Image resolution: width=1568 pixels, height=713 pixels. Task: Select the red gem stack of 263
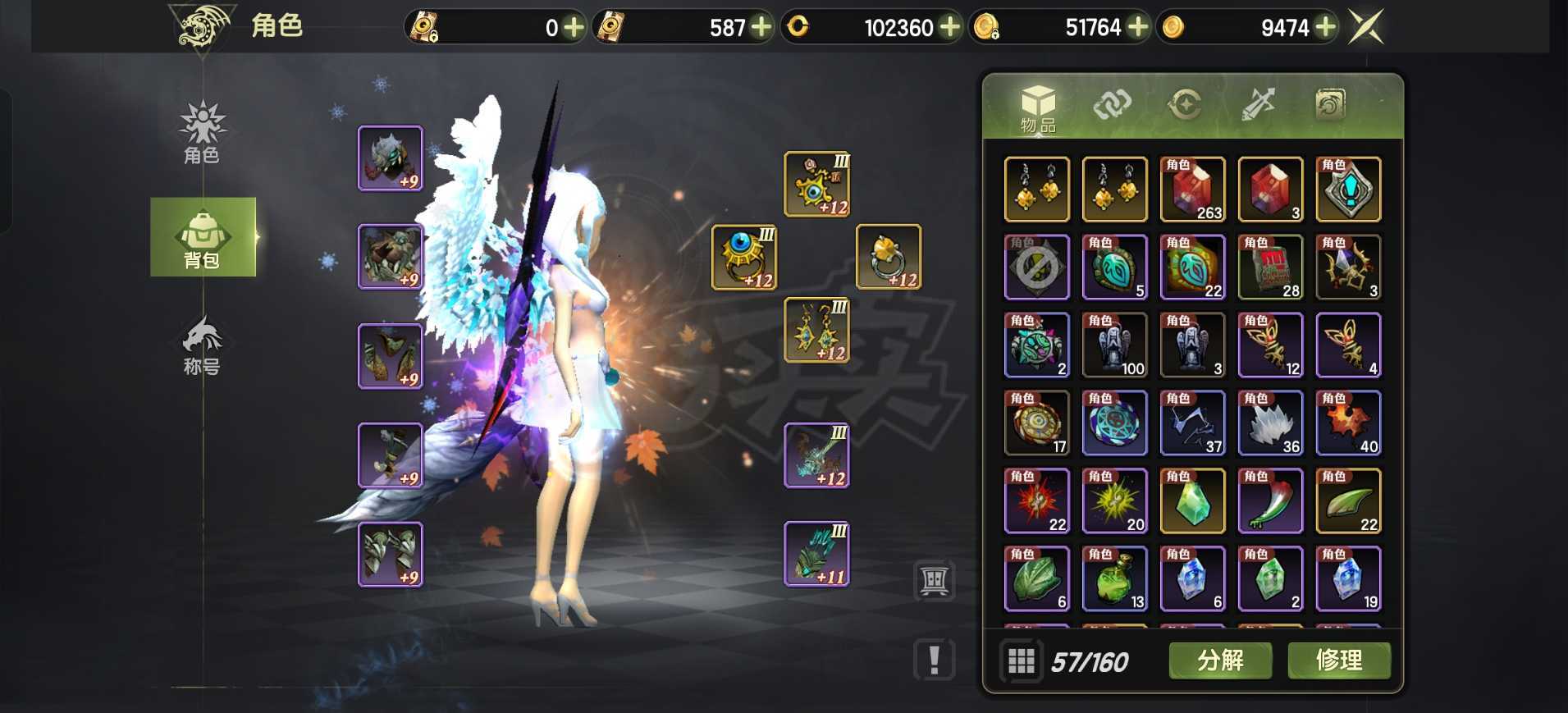click(x=1192, y=190)
